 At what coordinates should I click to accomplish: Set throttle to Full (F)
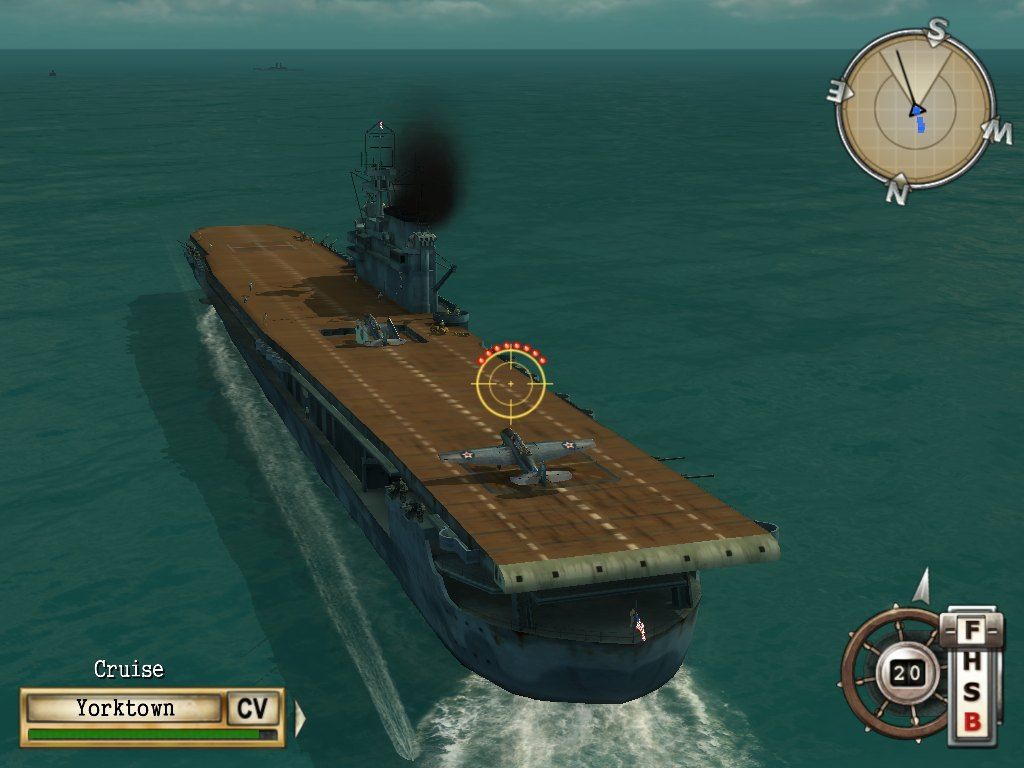[970, 632]
